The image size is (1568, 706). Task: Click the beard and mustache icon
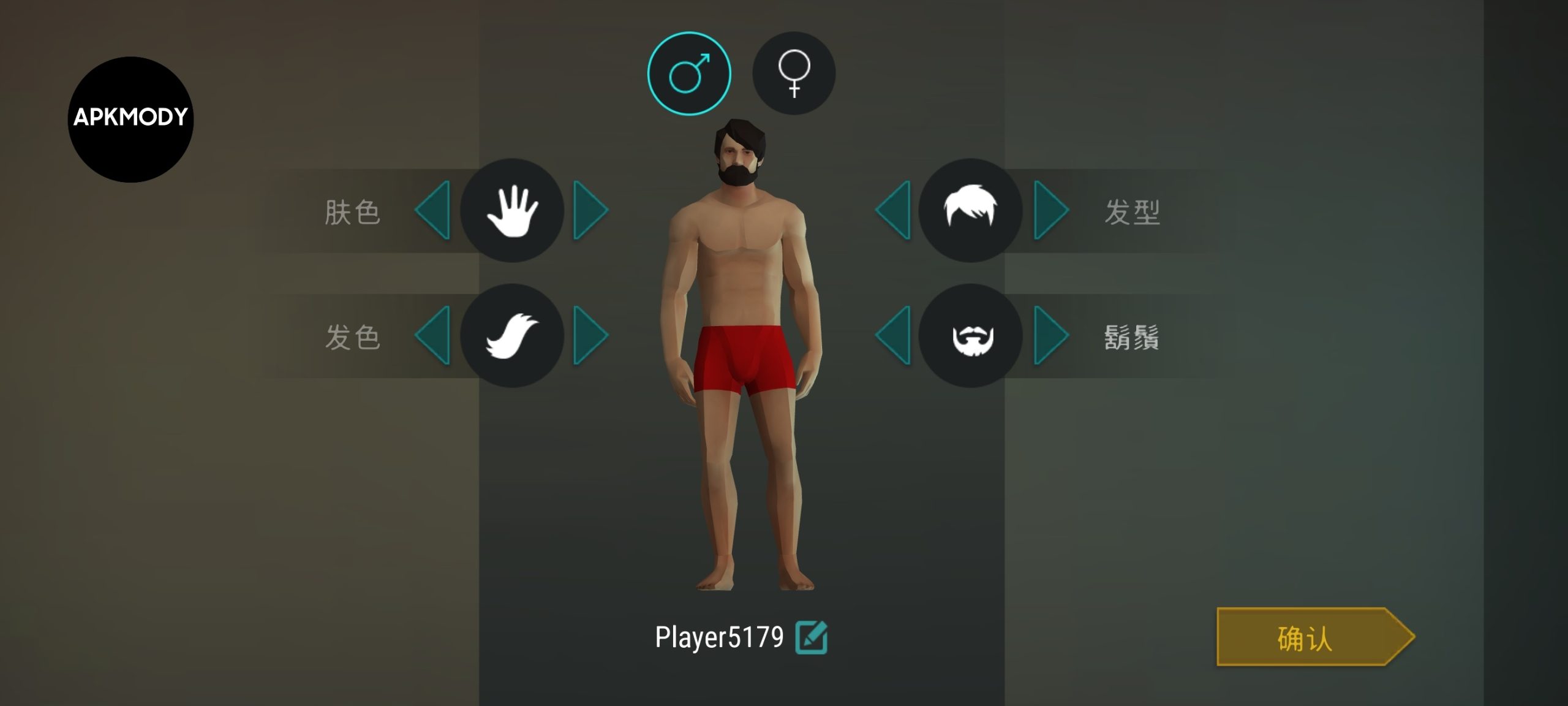point(970,335)
